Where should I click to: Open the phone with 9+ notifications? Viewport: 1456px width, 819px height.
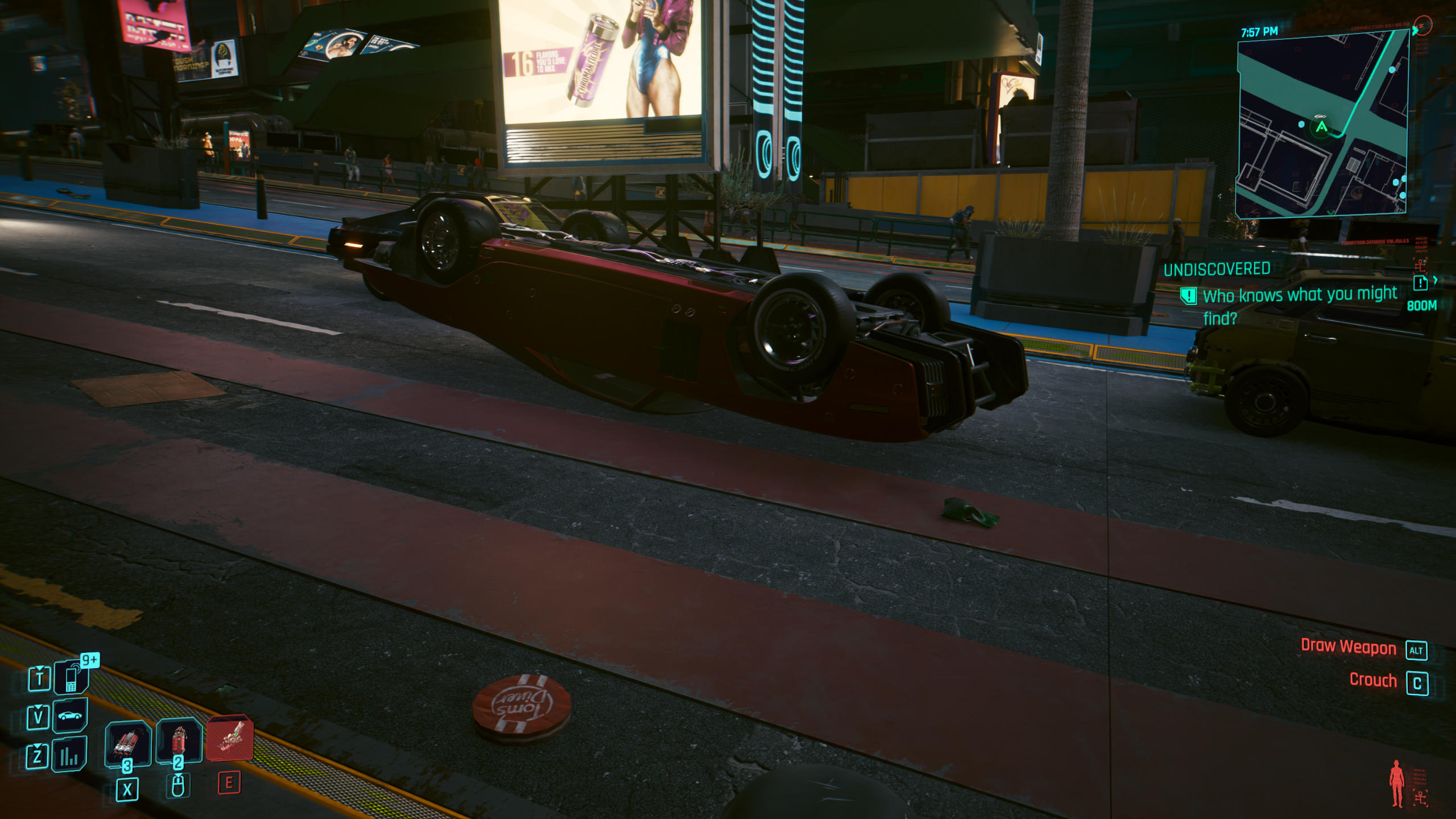click(72, 677)
